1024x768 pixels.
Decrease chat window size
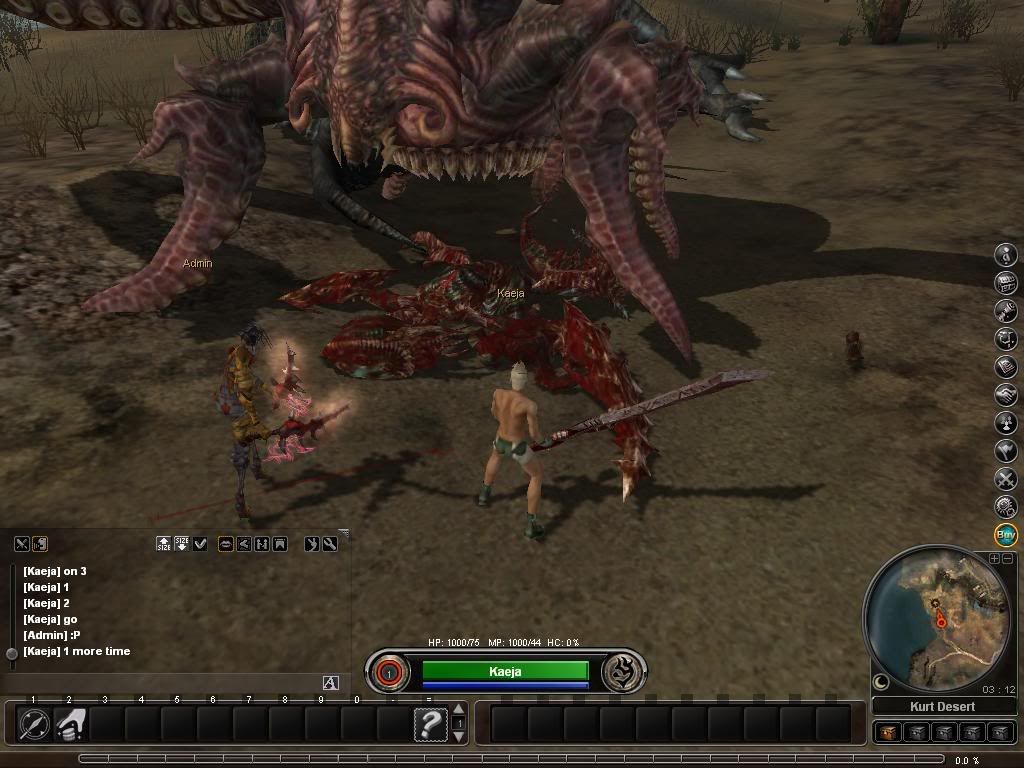click(182, 543)
